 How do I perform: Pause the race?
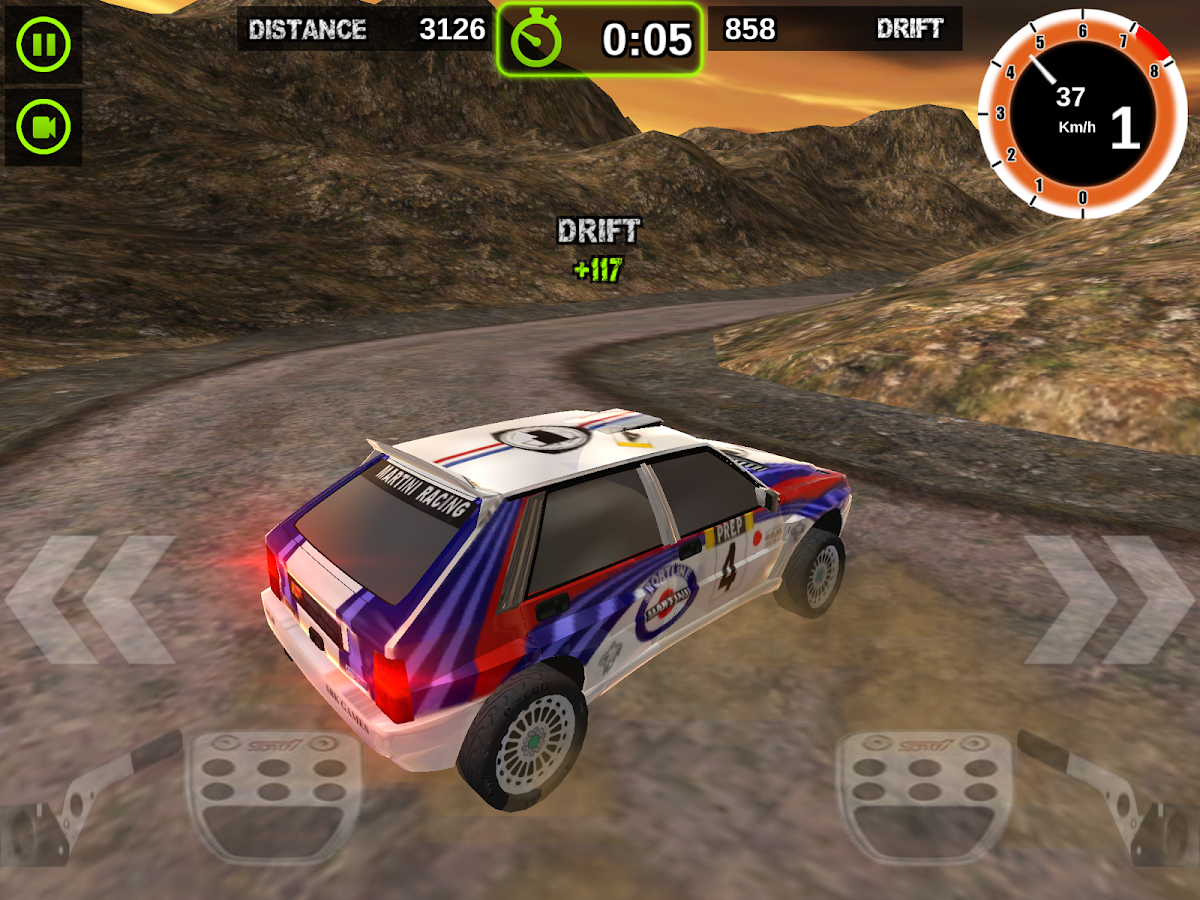tap(43, 45)
